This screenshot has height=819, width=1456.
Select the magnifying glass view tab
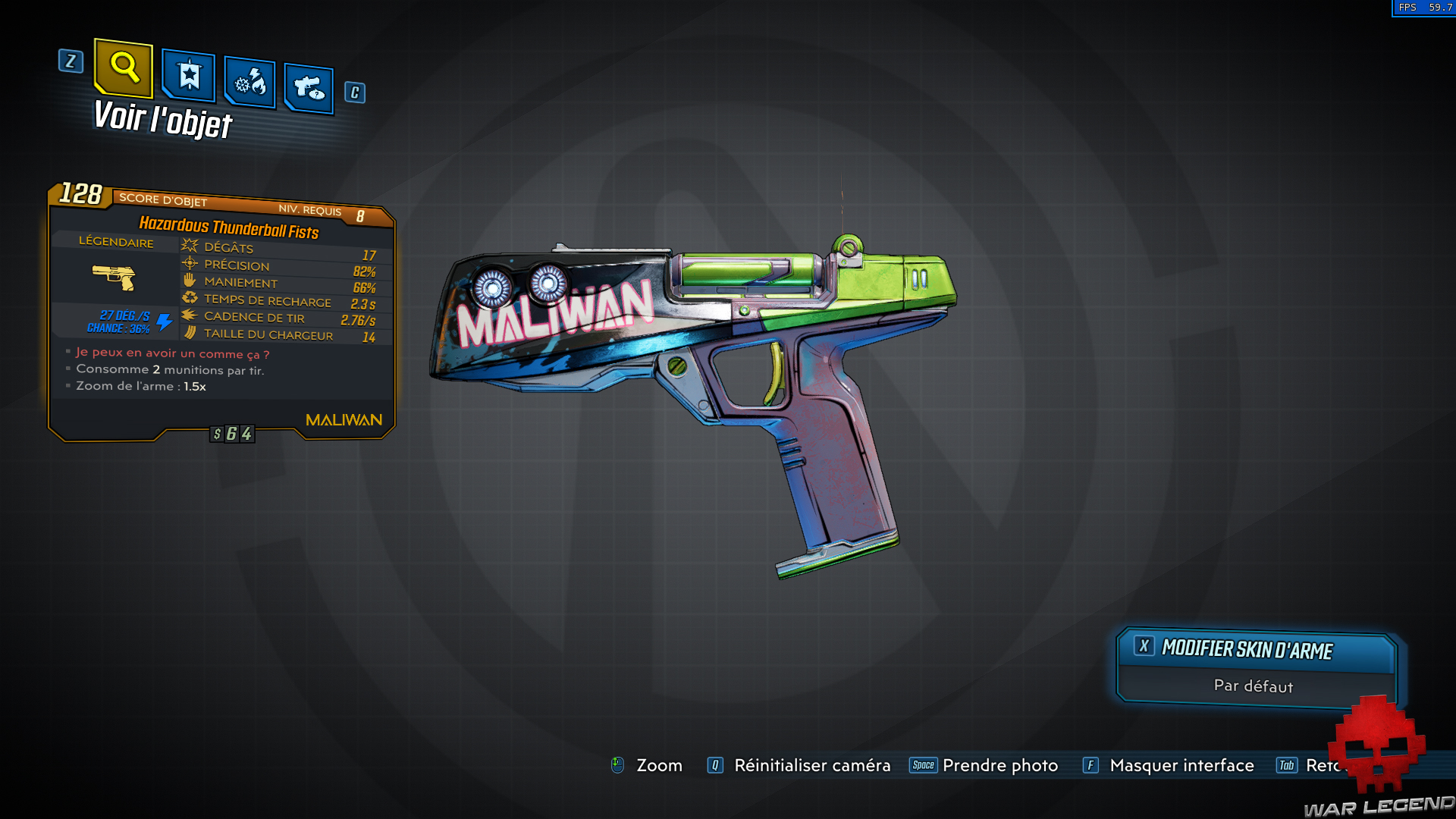(x=124, y=68)
